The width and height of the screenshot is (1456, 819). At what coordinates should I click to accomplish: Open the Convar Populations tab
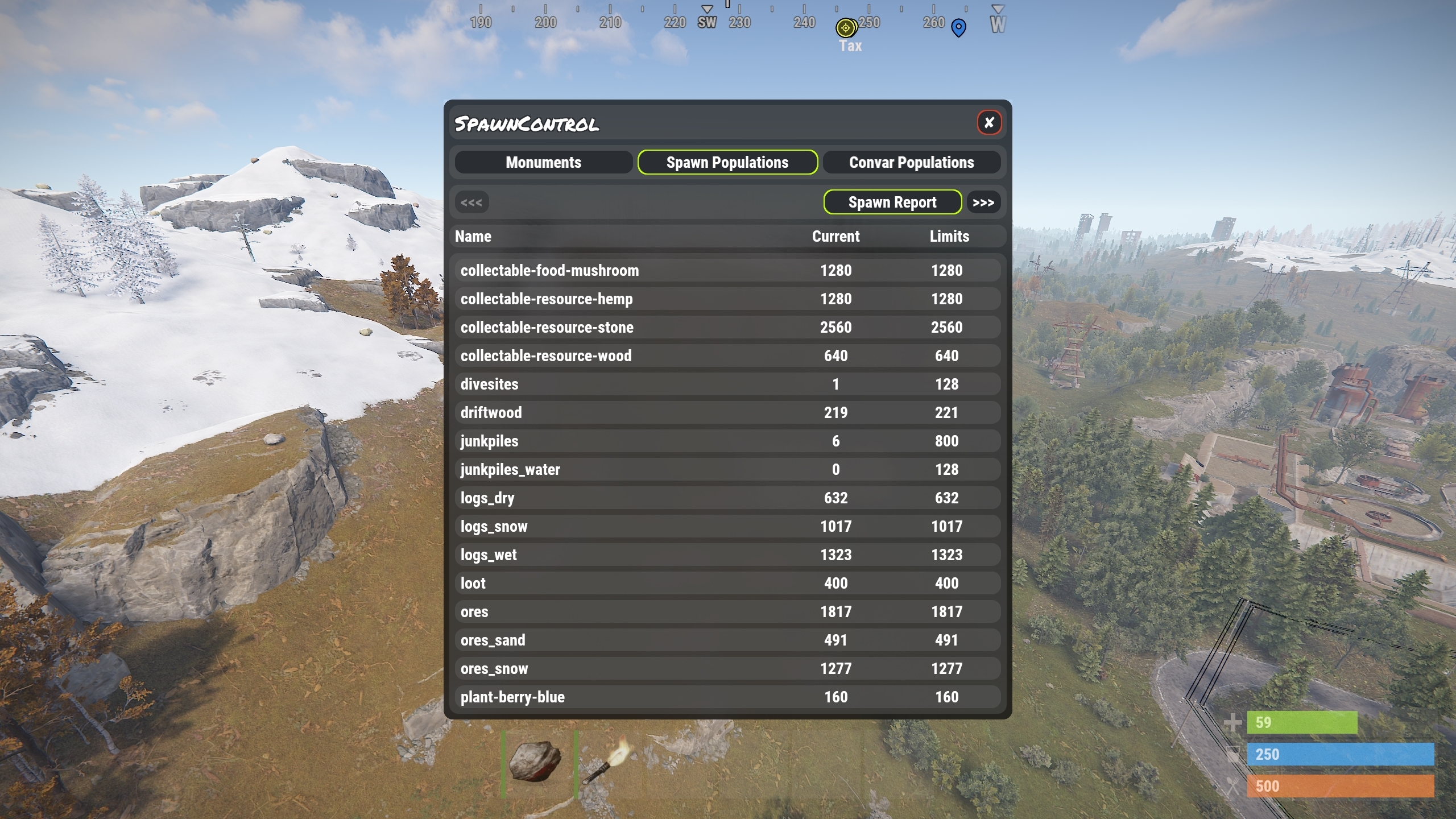(x=911, y=163)
